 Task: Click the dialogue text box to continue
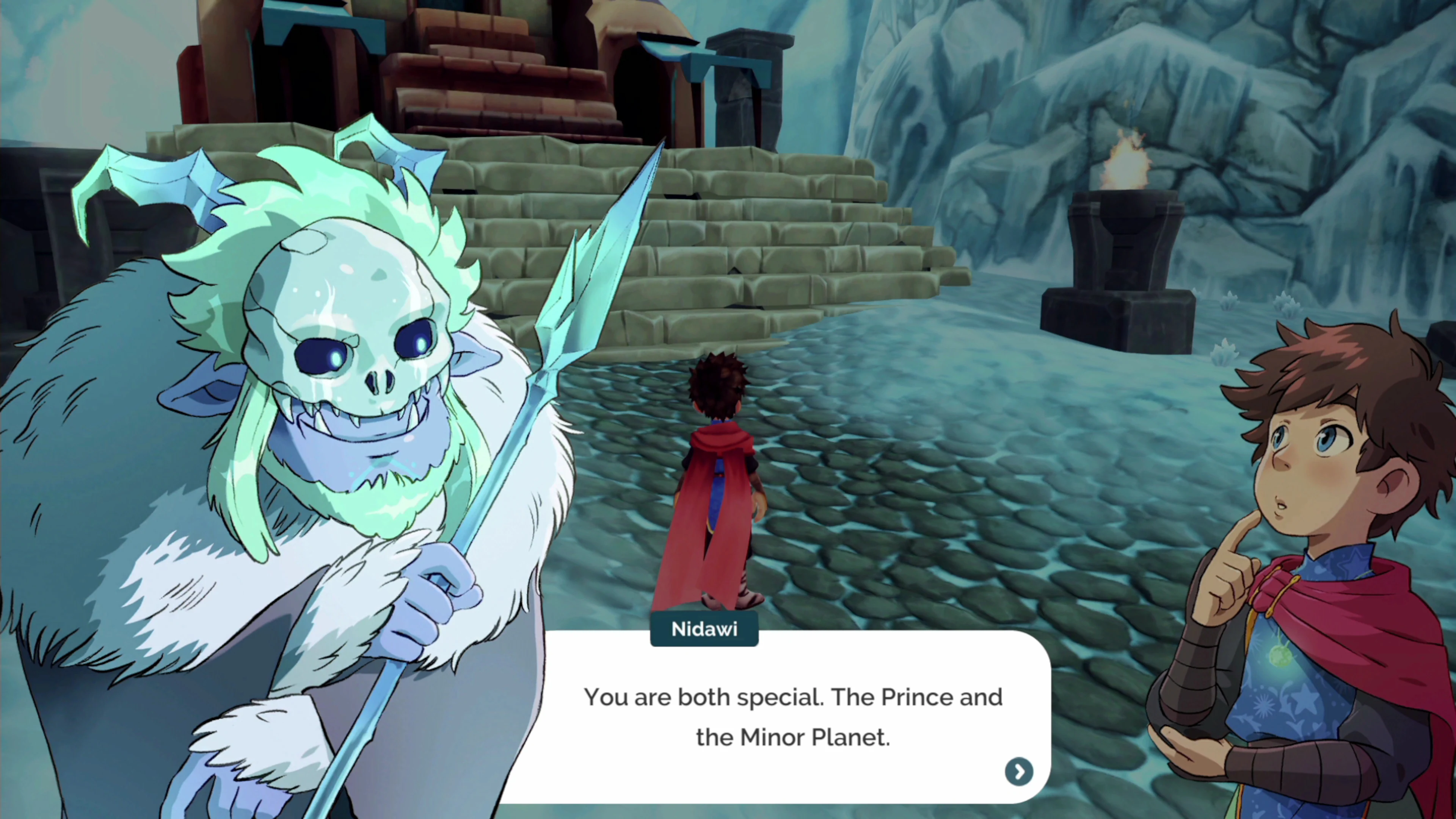click(x=791, y=718)
